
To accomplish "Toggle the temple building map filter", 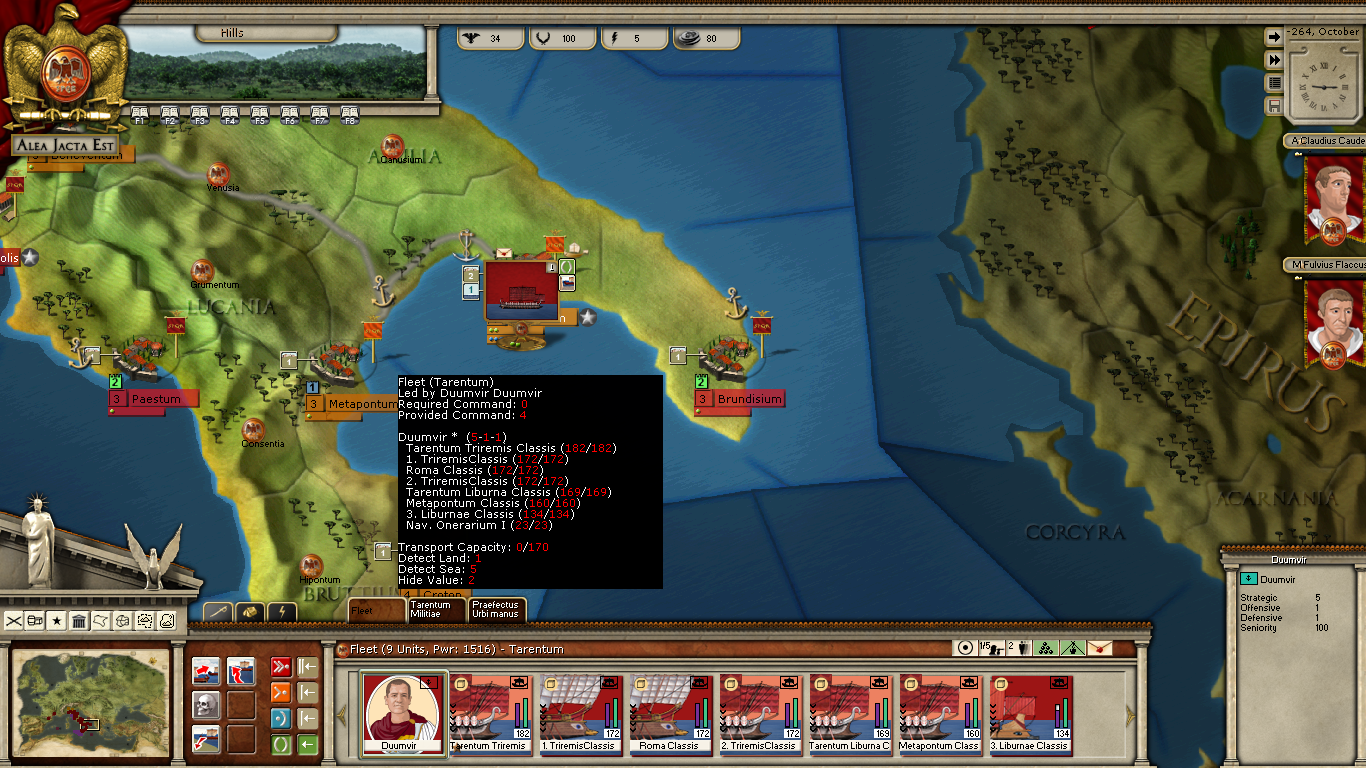I will click(x=79, y=621).
